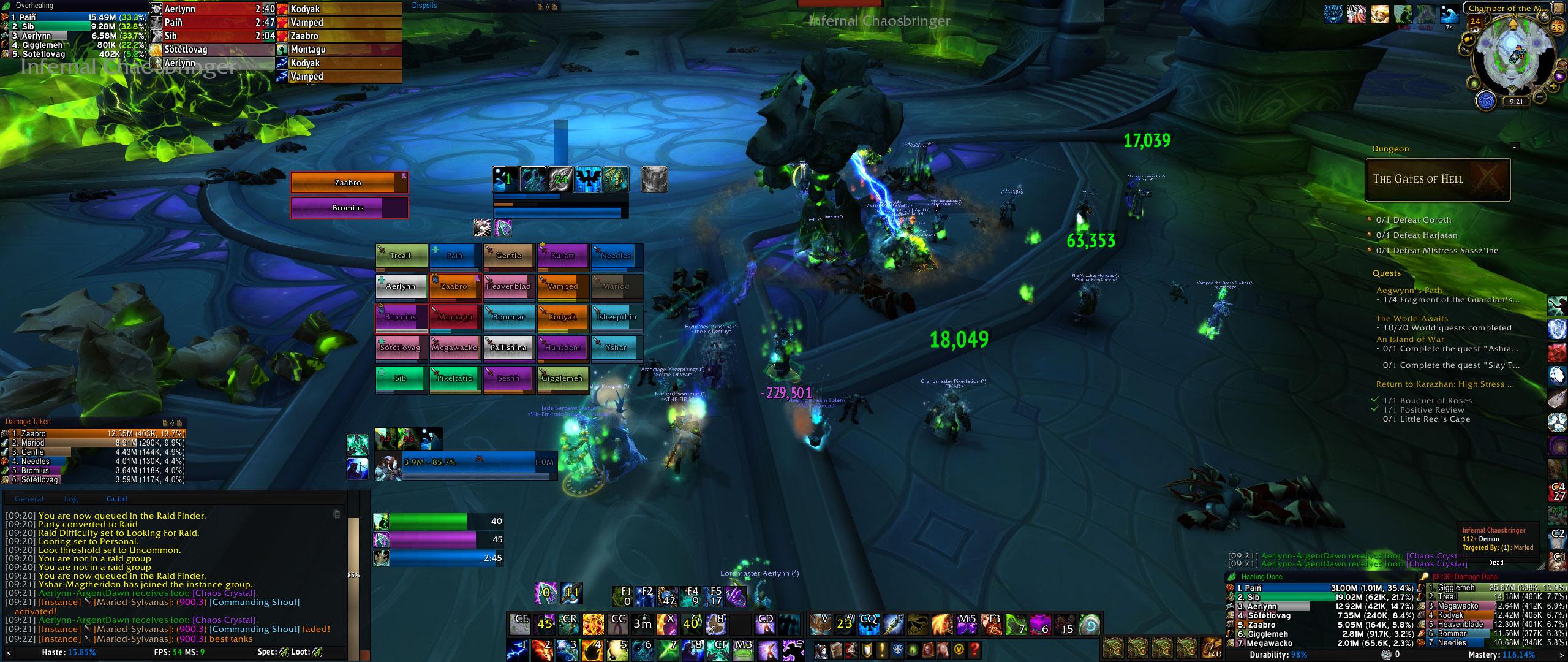Screen dimensions: 1568x662
Task: Select the Aegwynn's Path quest
Action: (1409, 291)
